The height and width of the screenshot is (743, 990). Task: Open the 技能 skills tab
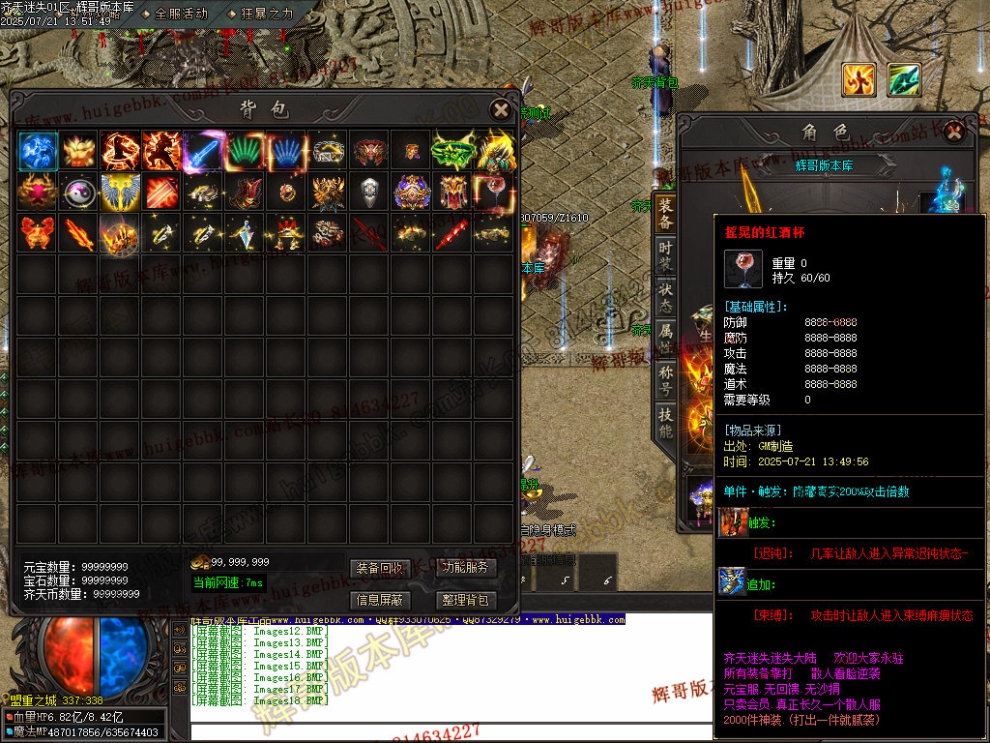pos(666,422)
